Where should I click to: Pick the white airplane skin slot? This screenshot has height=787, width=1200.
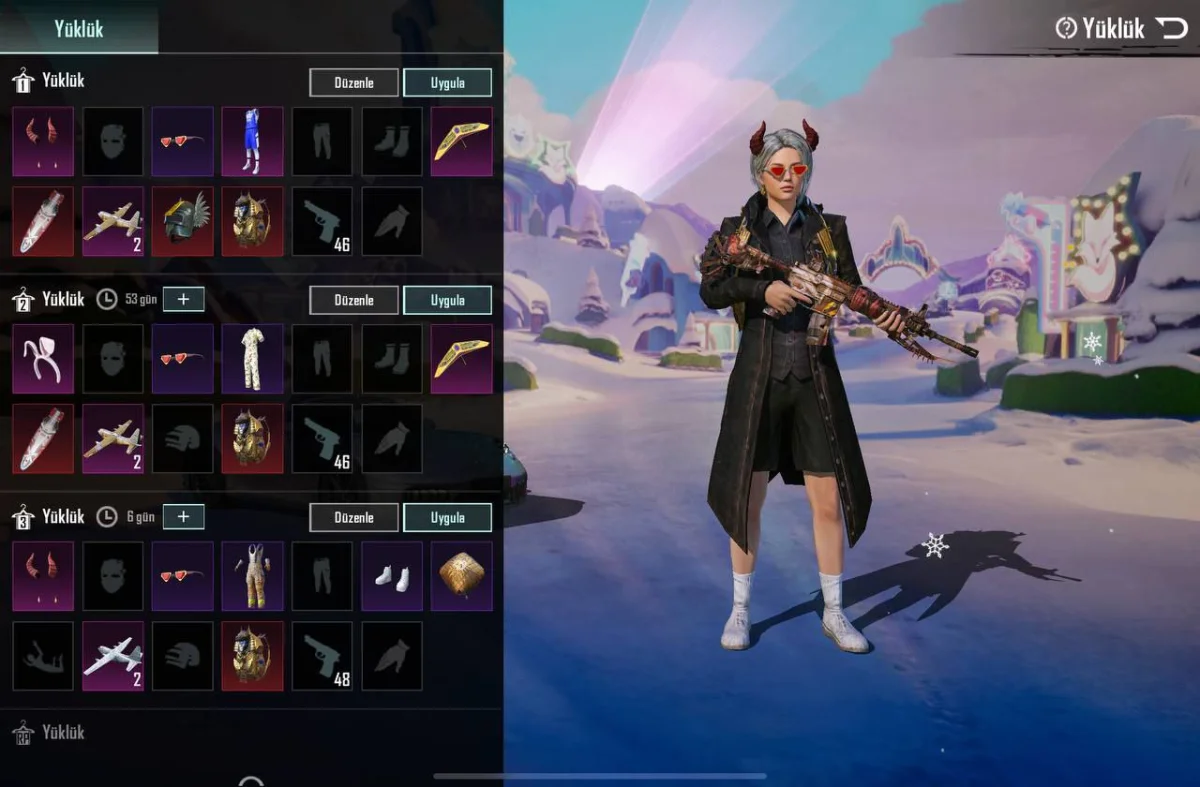pyautogui.click(x=113, y=656)
